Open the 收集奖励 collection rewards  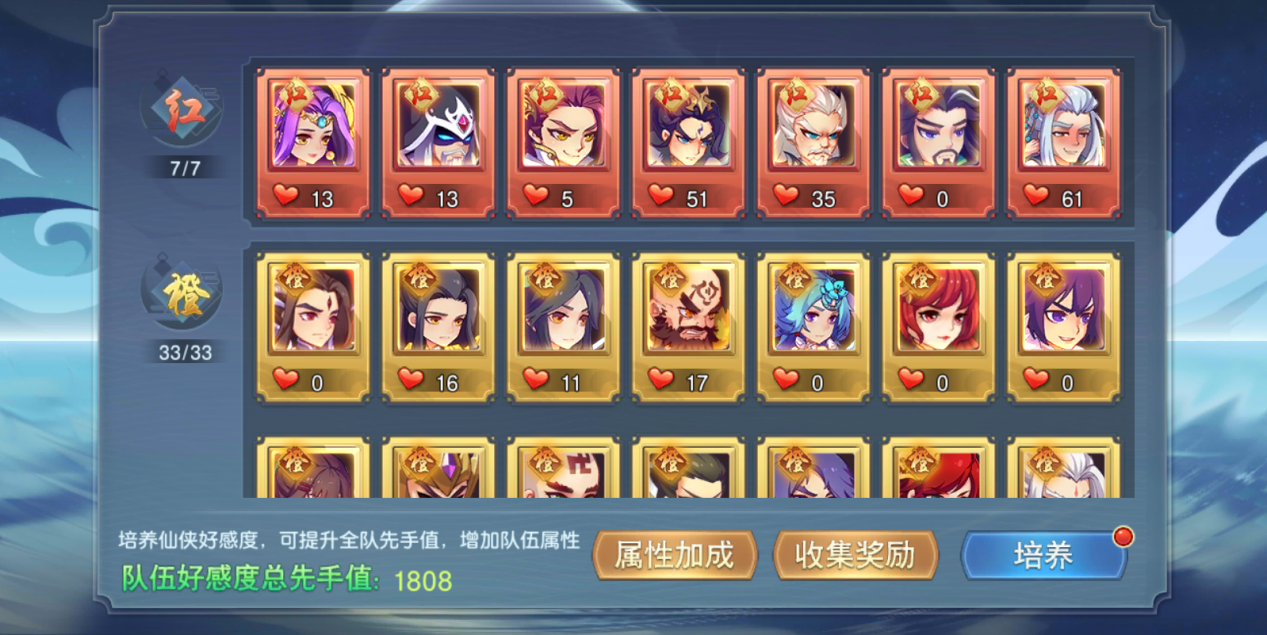click(x=855, y=555)
